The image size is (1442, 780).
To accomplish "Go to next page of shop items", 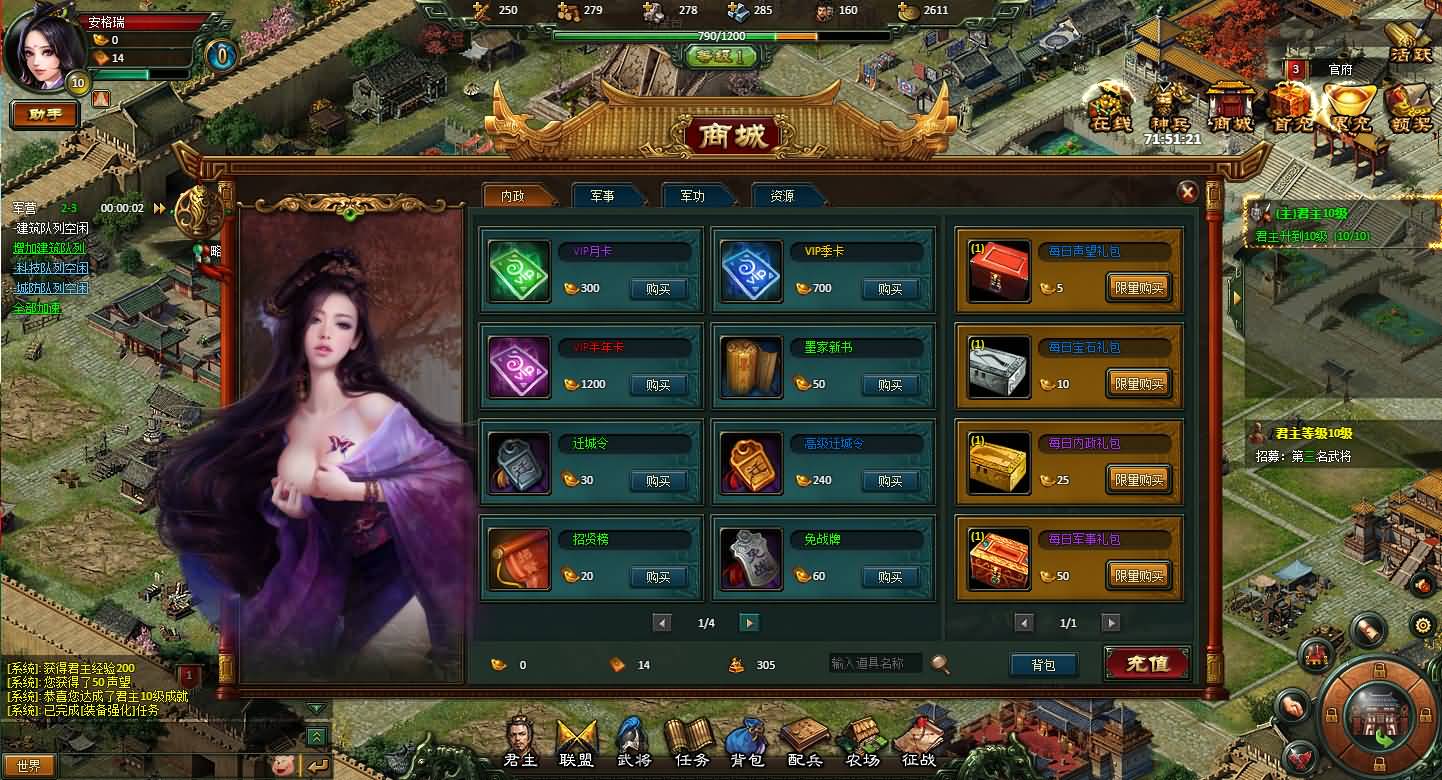I will click(x=748, y=623).
